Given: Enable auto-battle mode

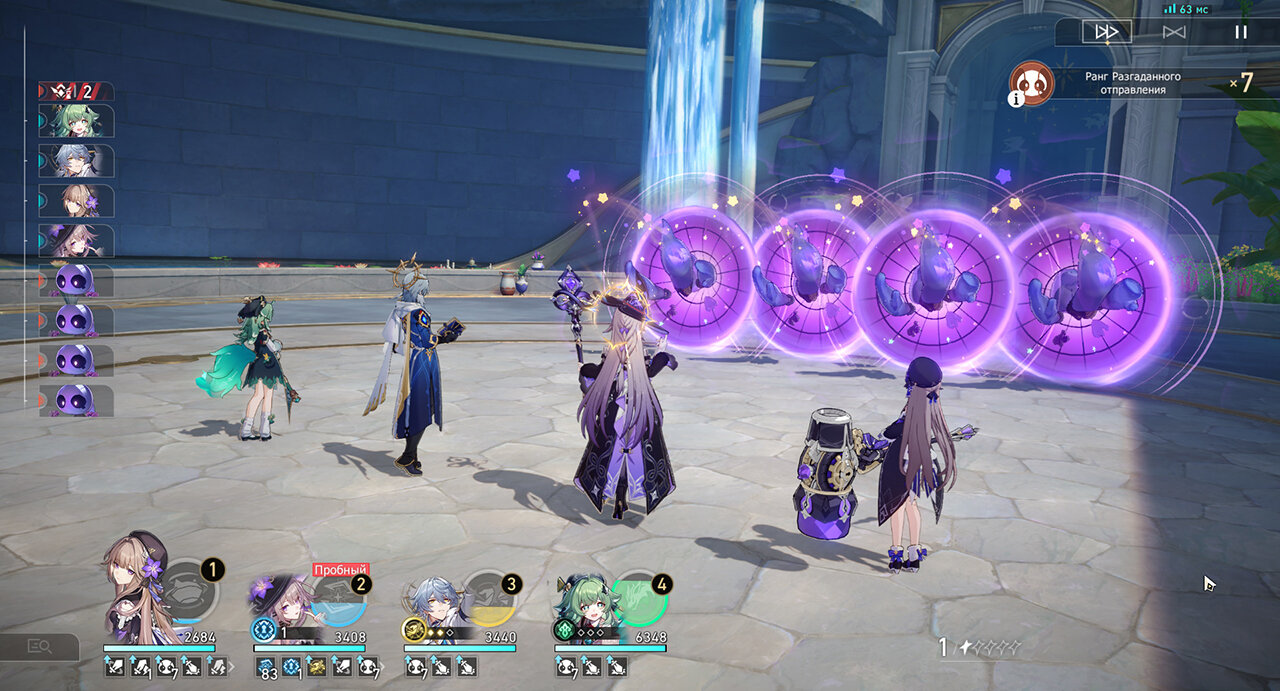Looking at the screenshot, I should [x=1174, y=32].
